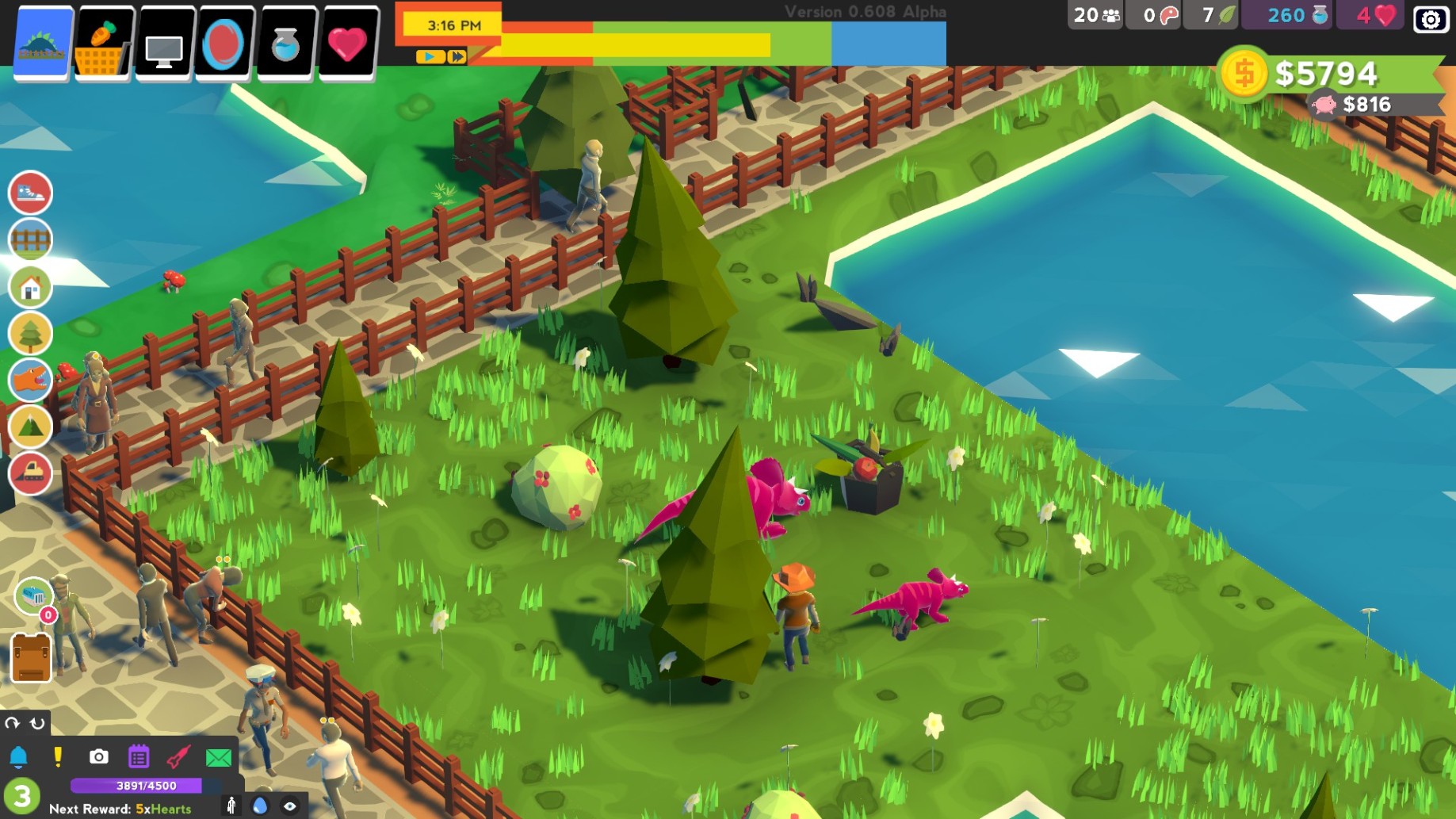This screenshot has width=1456, height=819.
Task: Select the red portal egg tab
Action: 224,44
